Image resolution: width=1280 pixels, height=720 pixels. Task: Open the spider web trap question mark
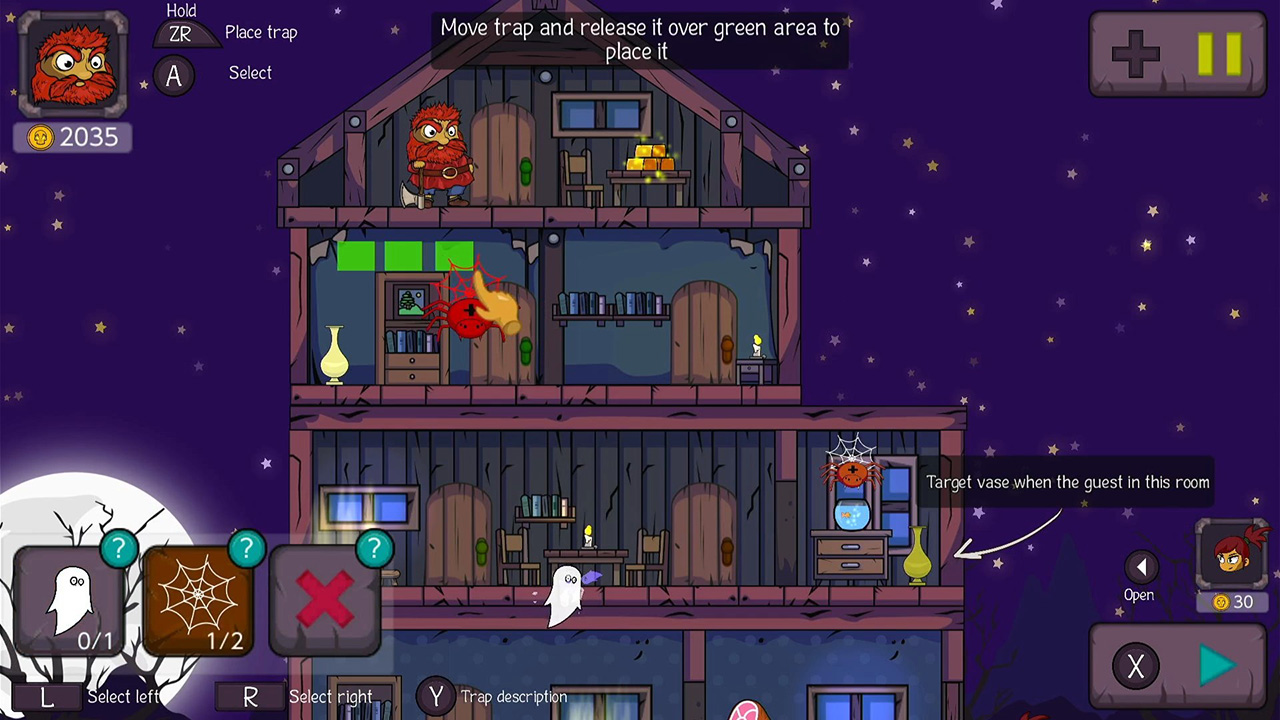(x=247, y=548)
